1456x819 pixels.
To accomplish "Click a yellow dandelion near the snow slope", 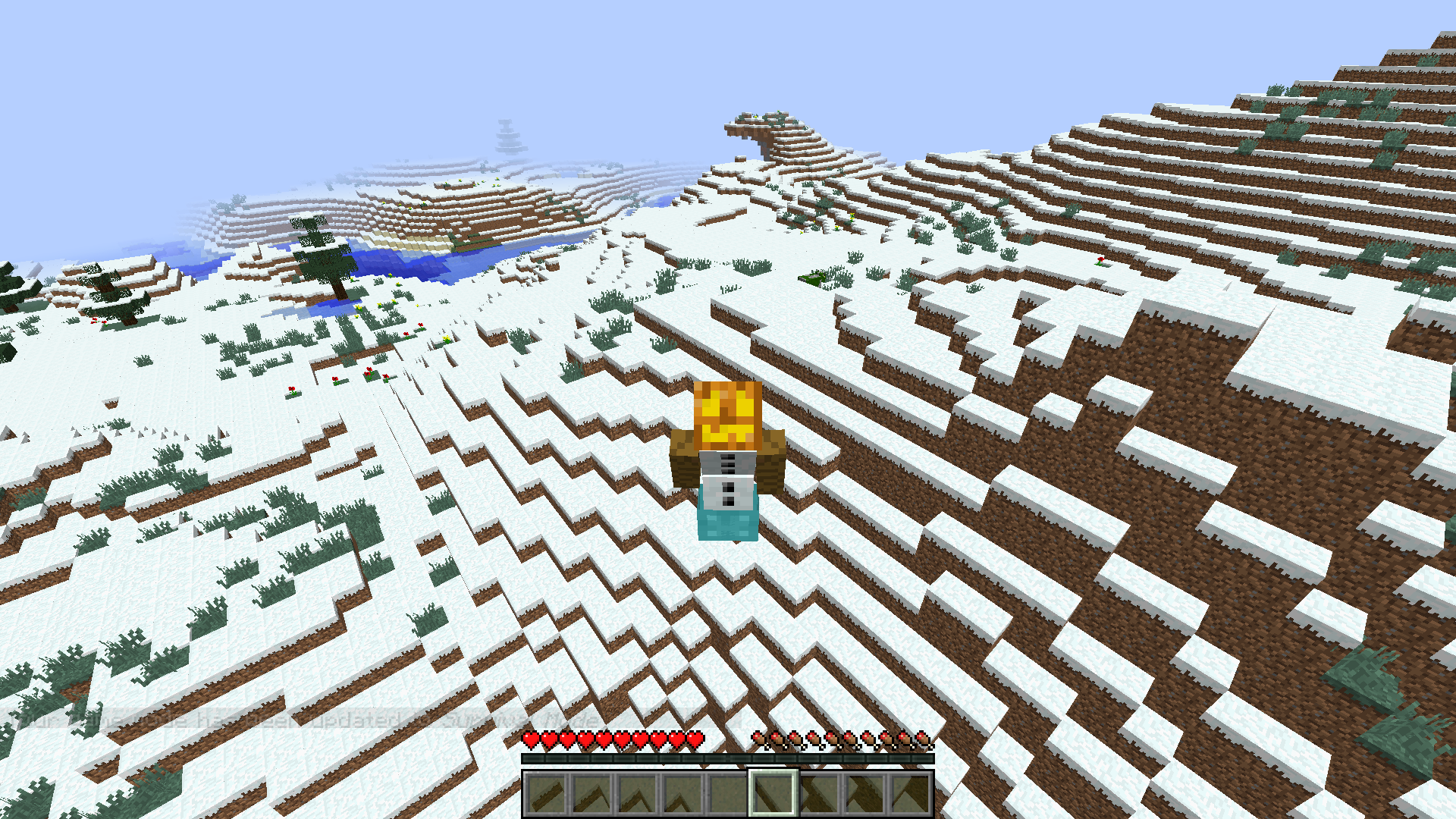I will click(446, 340).
